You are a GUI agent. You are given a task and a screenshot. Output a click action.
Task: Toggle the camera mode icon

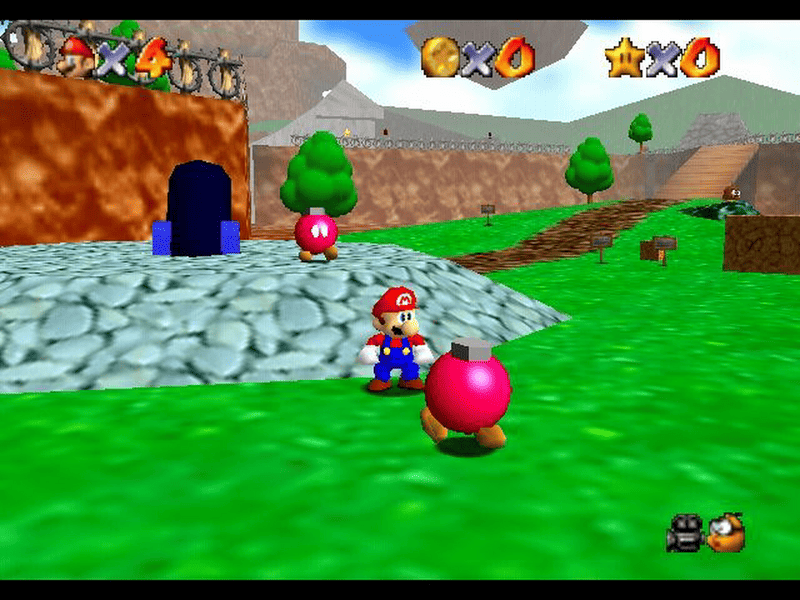point(685,533)
